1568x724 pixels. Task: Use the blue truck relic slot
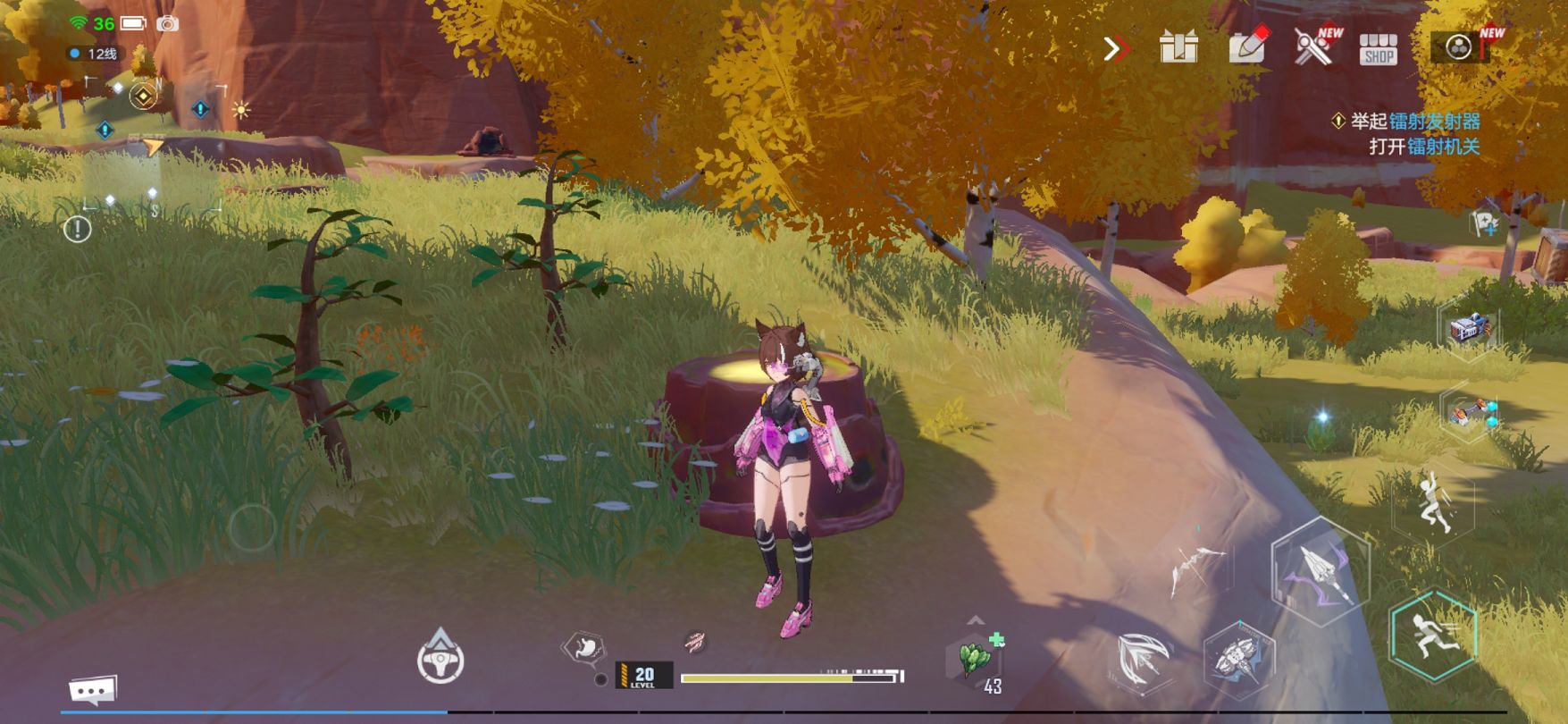(1468, 329)
